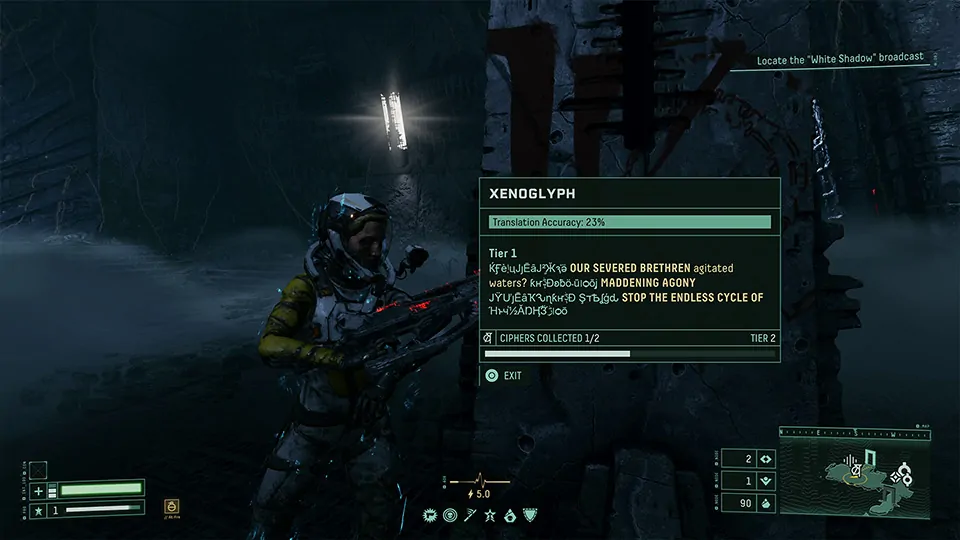The width and height of the screenshot is (960, 540).
Task: Select the objective tracker for White Shadow broadcast
Action: 839,59
